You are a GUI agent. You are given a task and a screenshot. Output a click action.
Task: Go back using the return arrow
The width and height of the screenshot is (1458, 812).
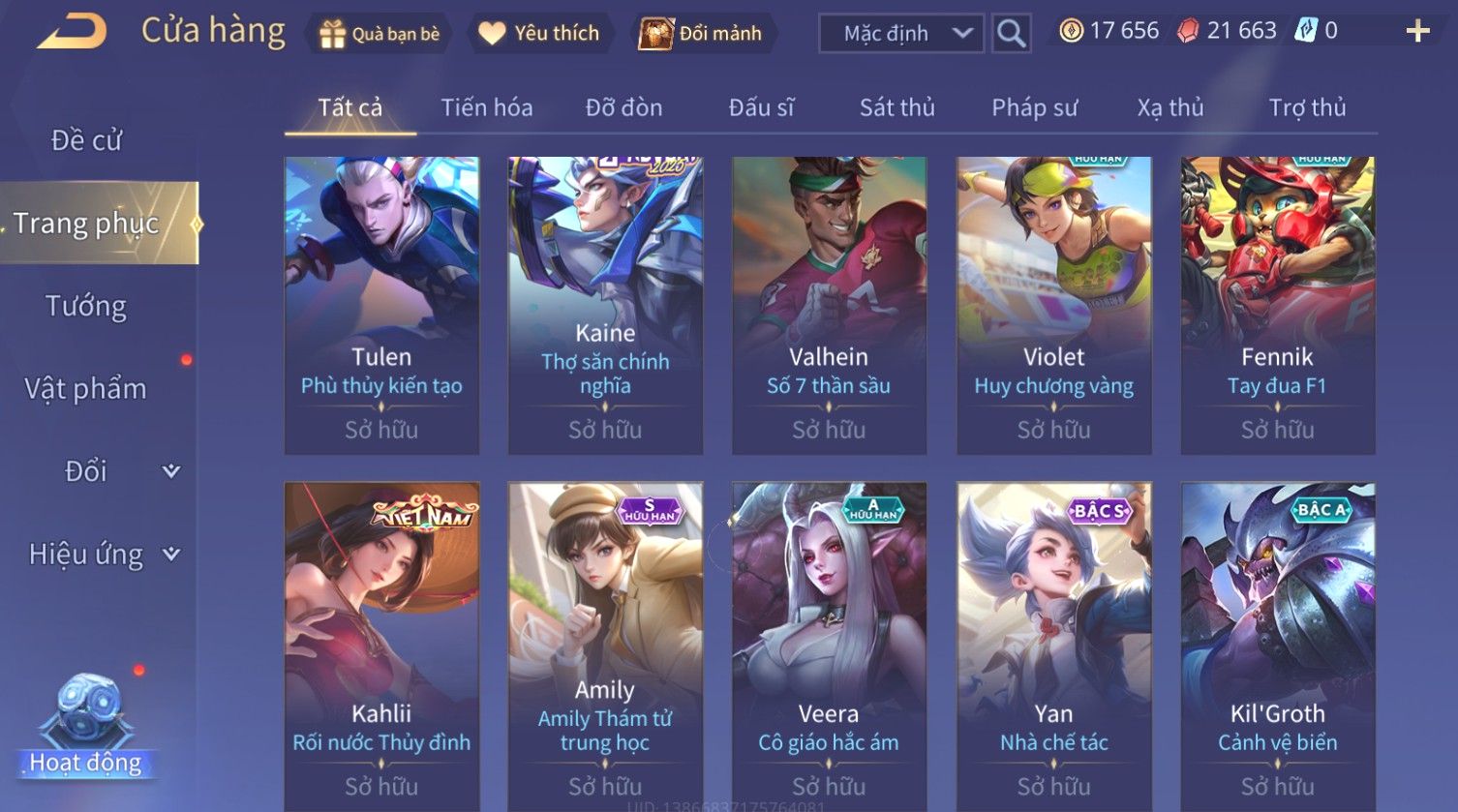click(x=72, y=31)
